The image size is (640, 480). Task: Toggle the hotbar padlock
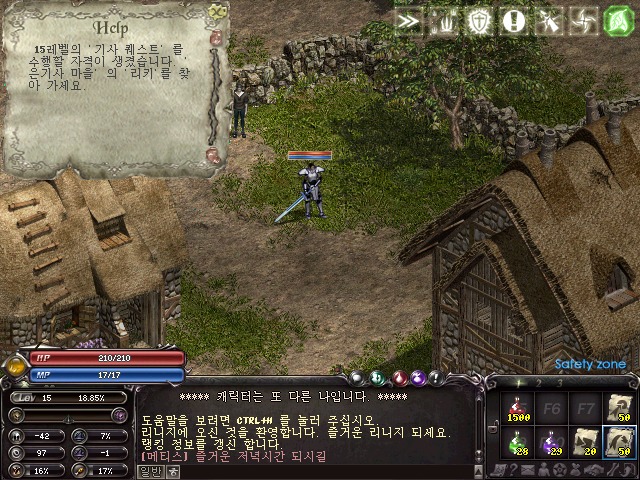point(493,429)
